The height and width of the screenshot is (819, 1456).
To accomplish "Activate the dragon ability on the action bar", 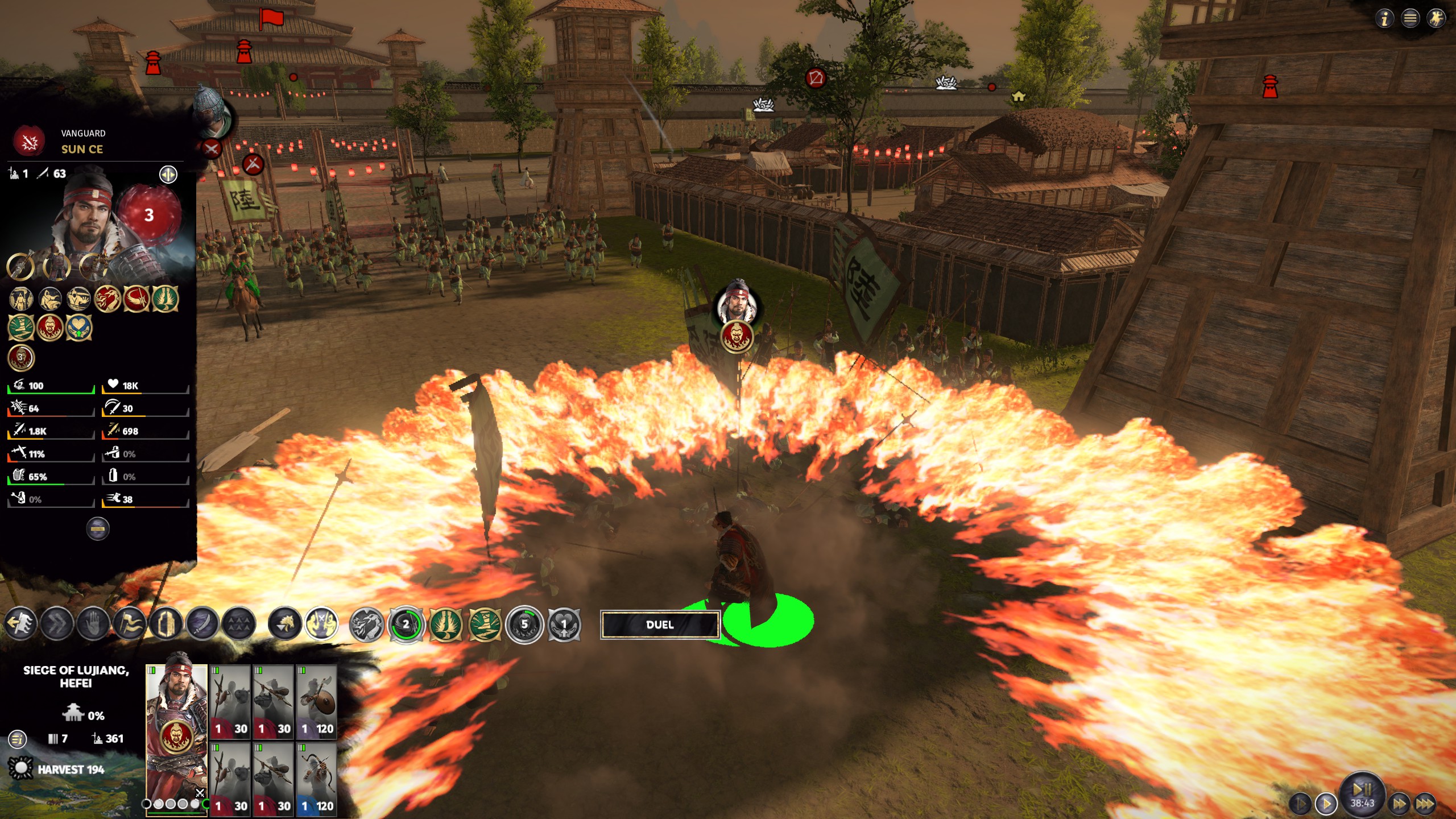I will tap(367, 624).
